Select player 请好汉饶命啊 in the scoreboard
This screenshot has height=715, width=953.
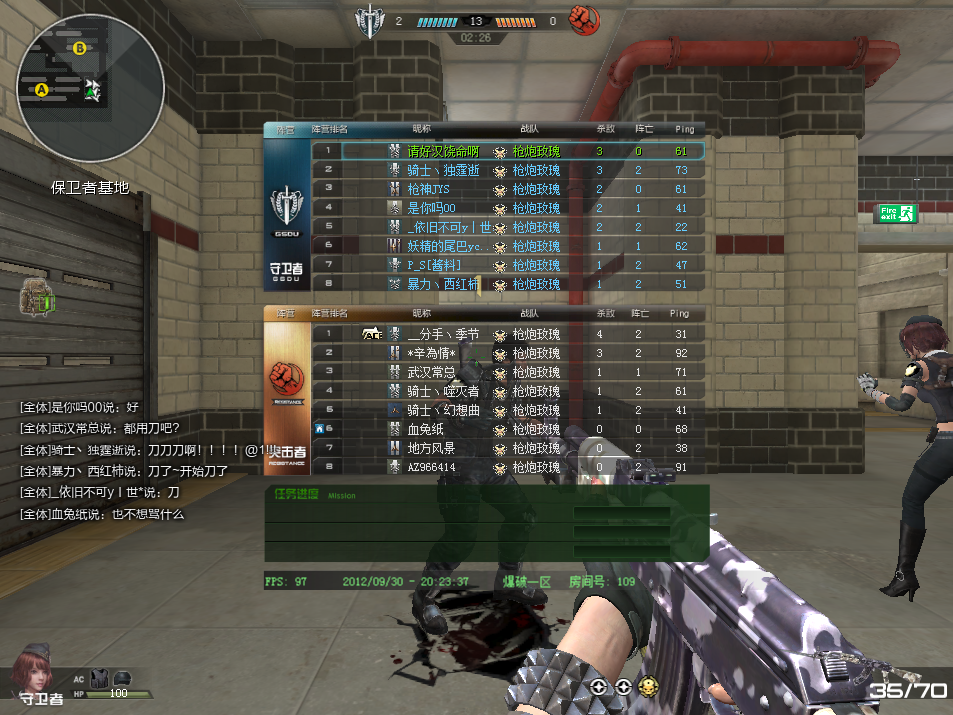coord(443,151)
